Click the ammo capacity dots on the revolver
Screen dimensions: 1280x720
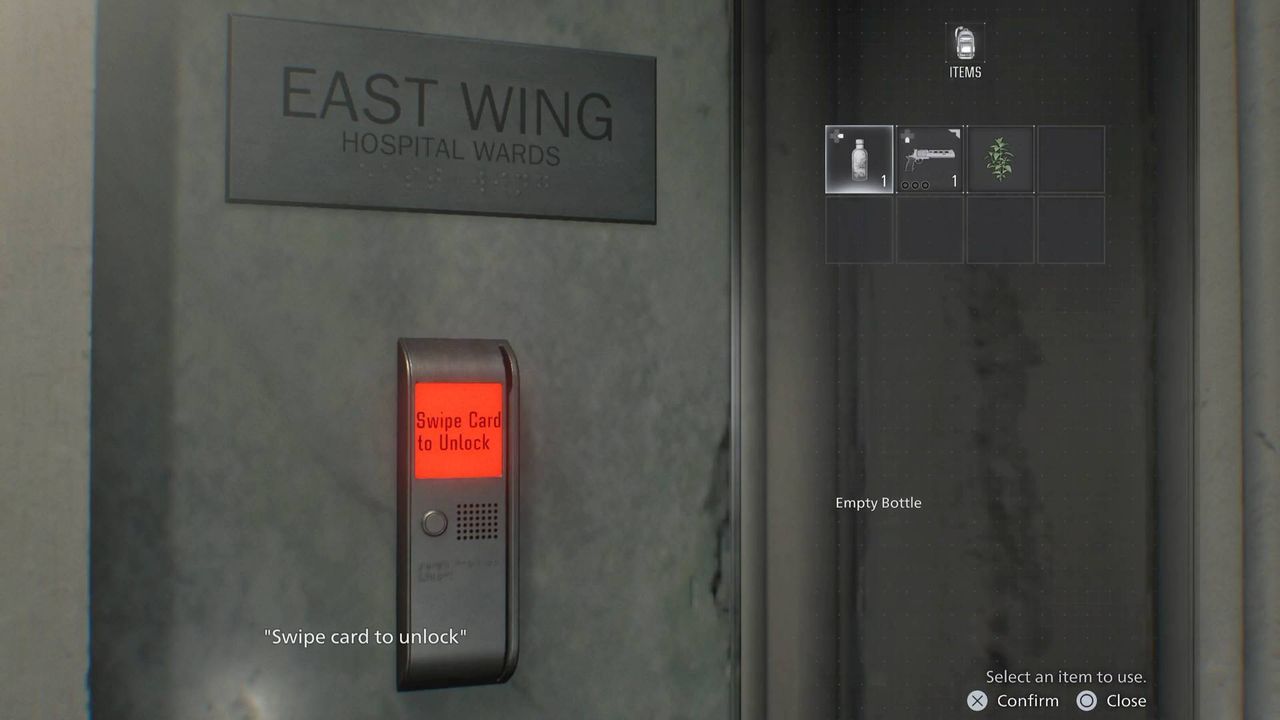coord(914,183)
